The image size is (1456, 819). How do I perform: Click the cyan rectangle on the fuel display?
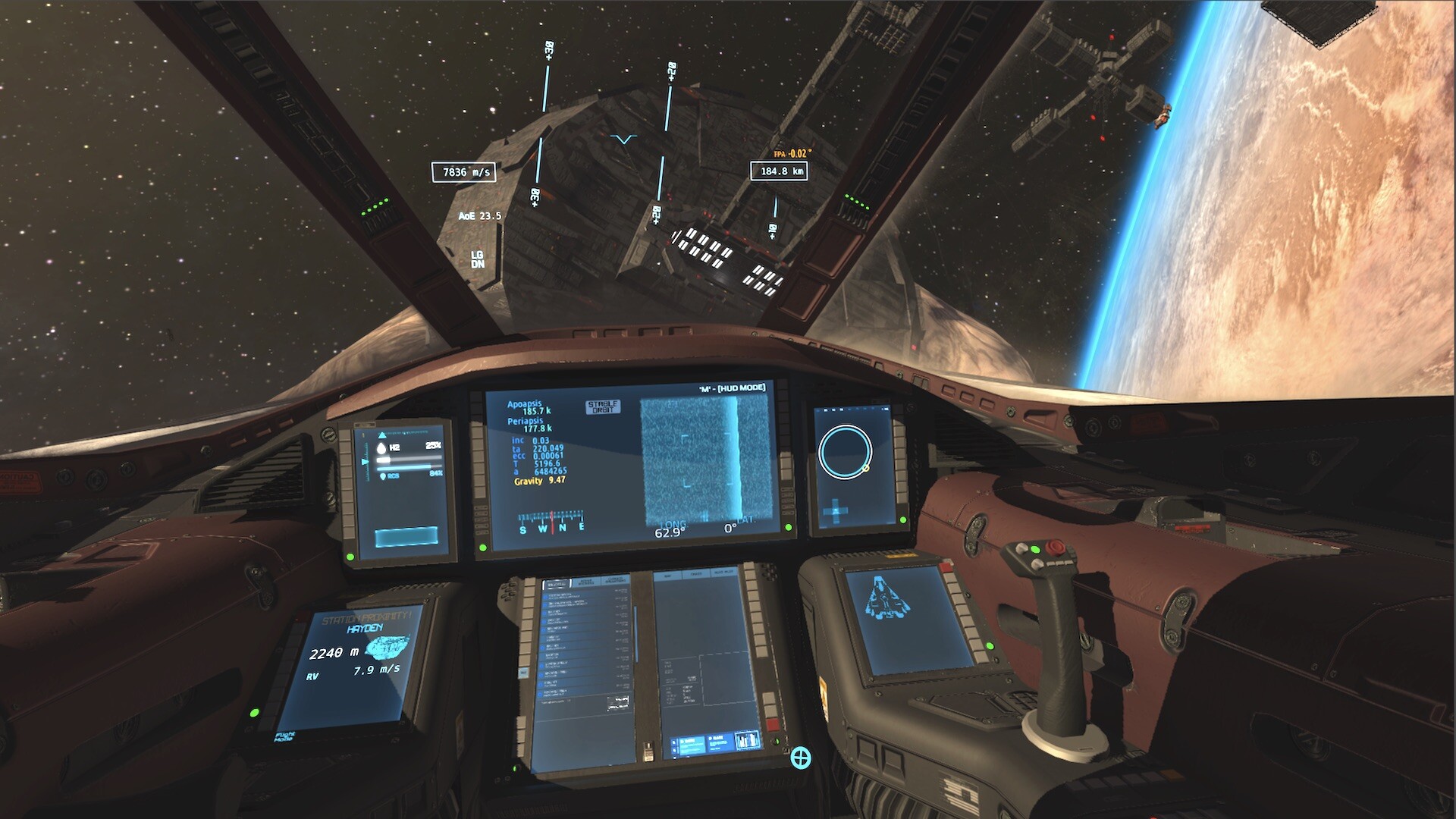[406, 537]
